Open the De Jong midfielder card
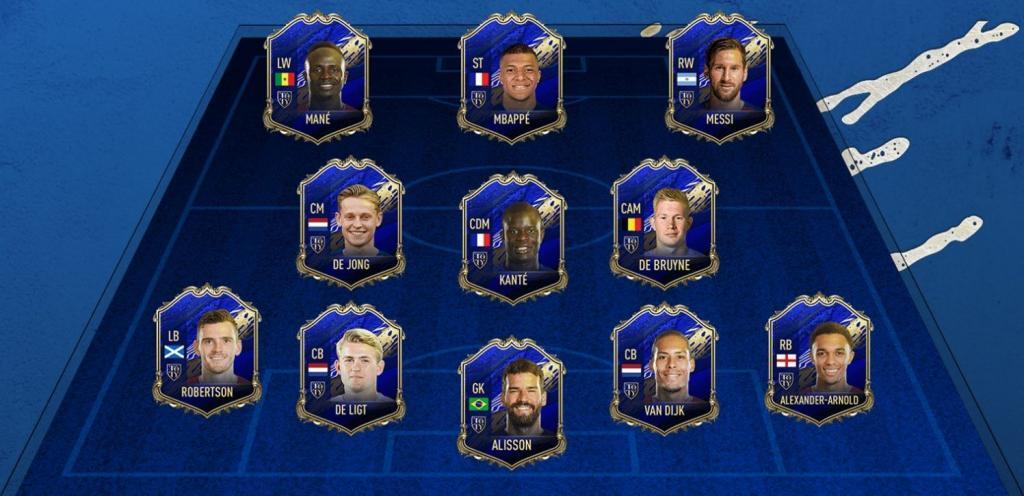The width and height of the screenshot is (1024, 496). point(351,222)
